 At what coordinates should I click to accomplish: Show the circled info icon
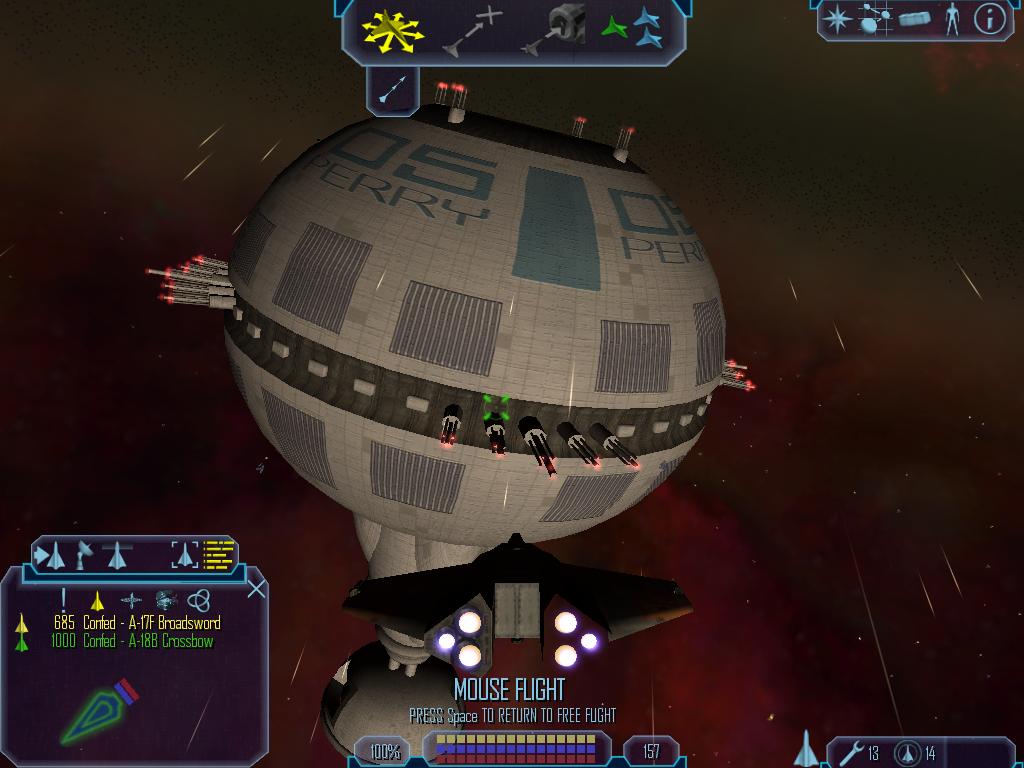[989, 19]
